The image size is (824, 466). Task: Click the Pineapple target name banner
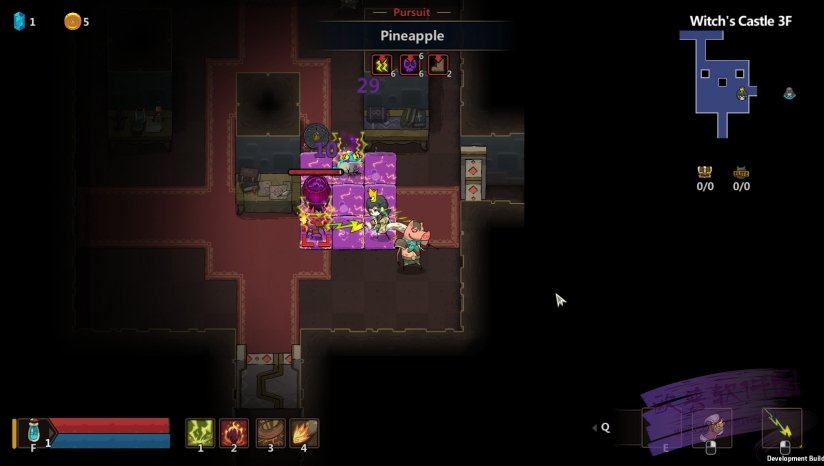412,36
